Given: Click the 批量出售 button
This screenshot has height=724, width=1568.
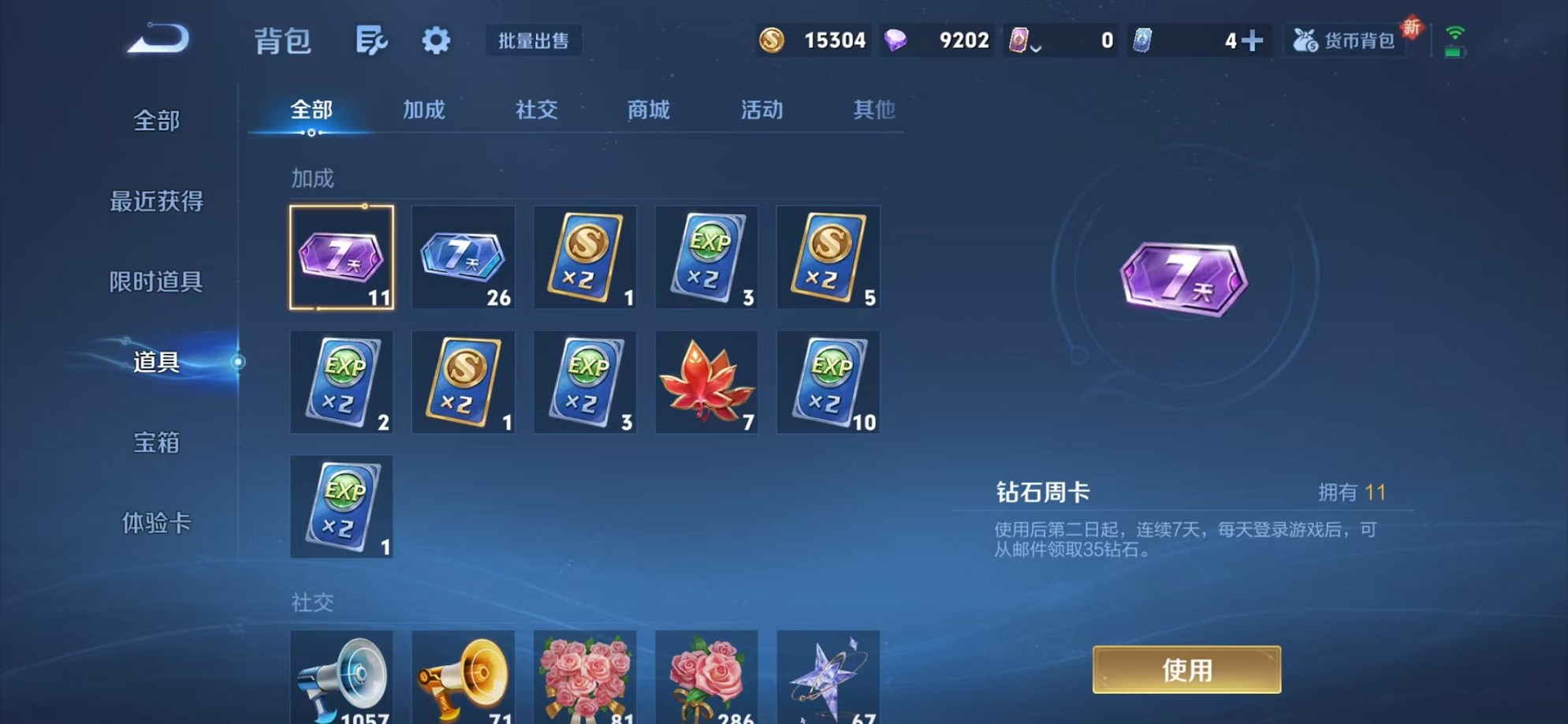Looking at the screenshot, I should tap(534, 41).
